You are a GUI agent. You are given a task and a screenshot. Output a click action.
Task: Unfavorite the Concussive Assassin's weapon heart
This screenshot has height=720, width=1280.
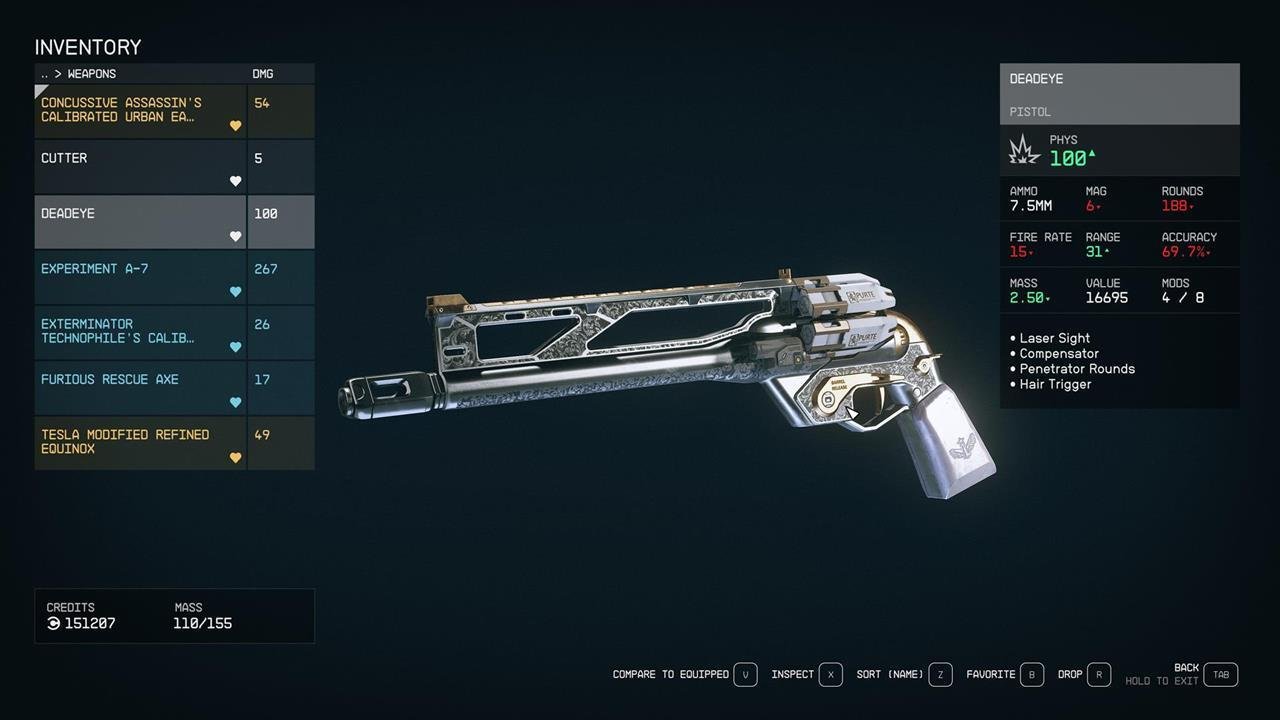tap(235, 126)
